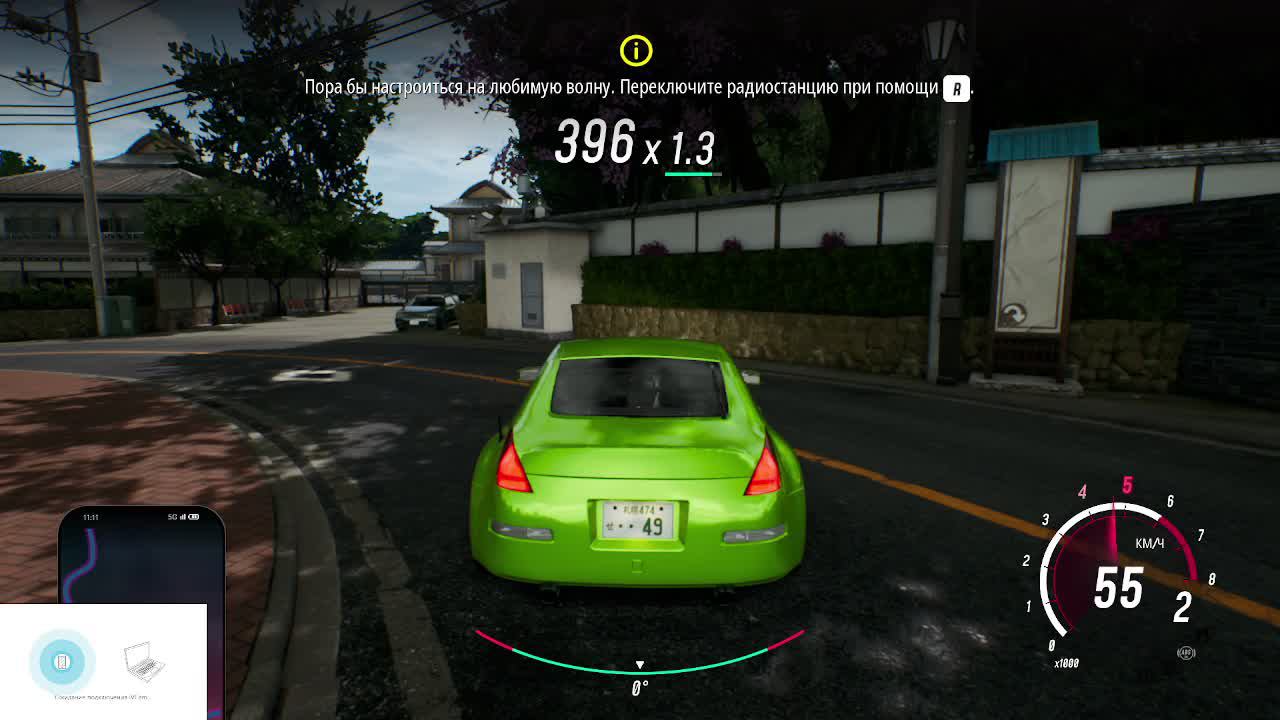
Task: Click the yellow info icon above the hint
Action: 636,50
